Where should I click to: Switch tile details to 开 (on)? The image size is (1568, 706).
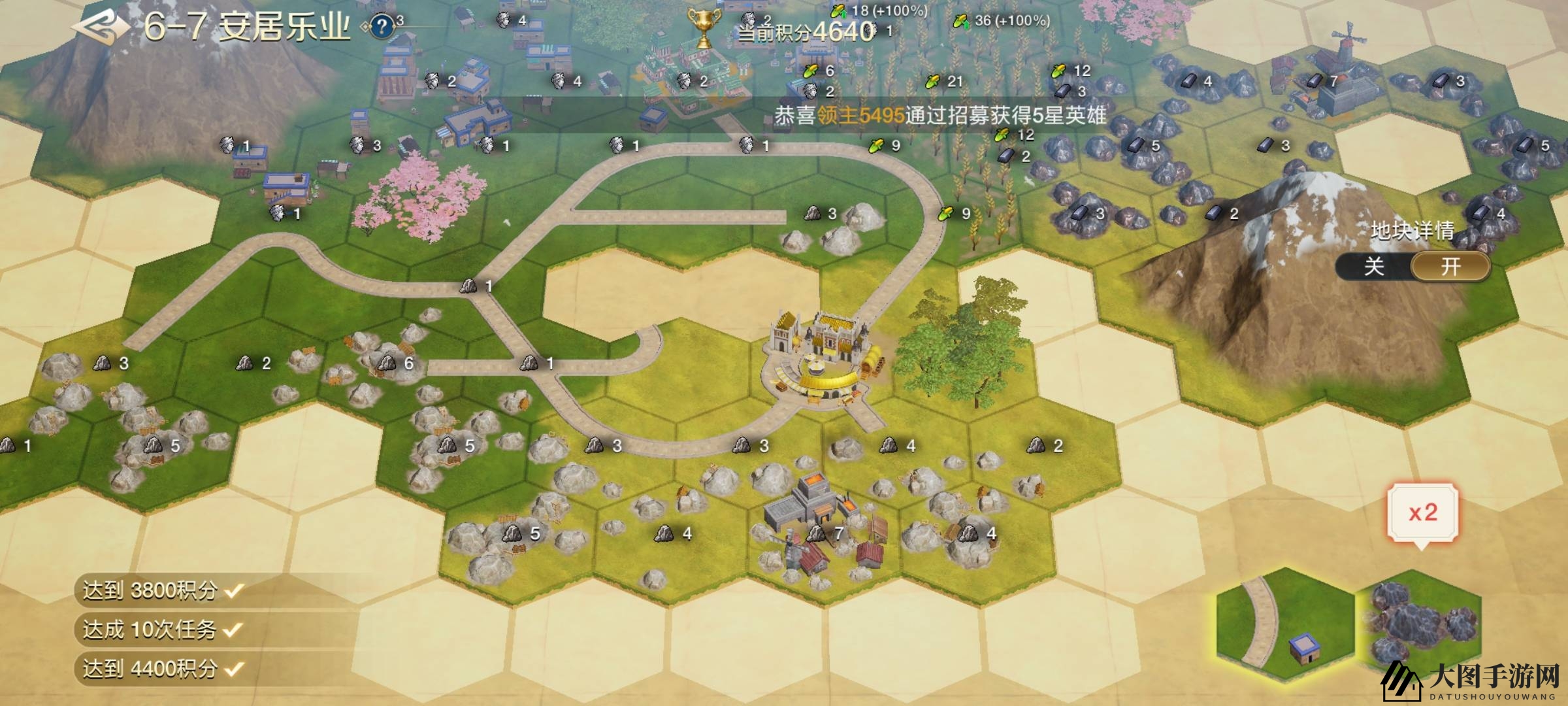click(x=1450, y=267)
